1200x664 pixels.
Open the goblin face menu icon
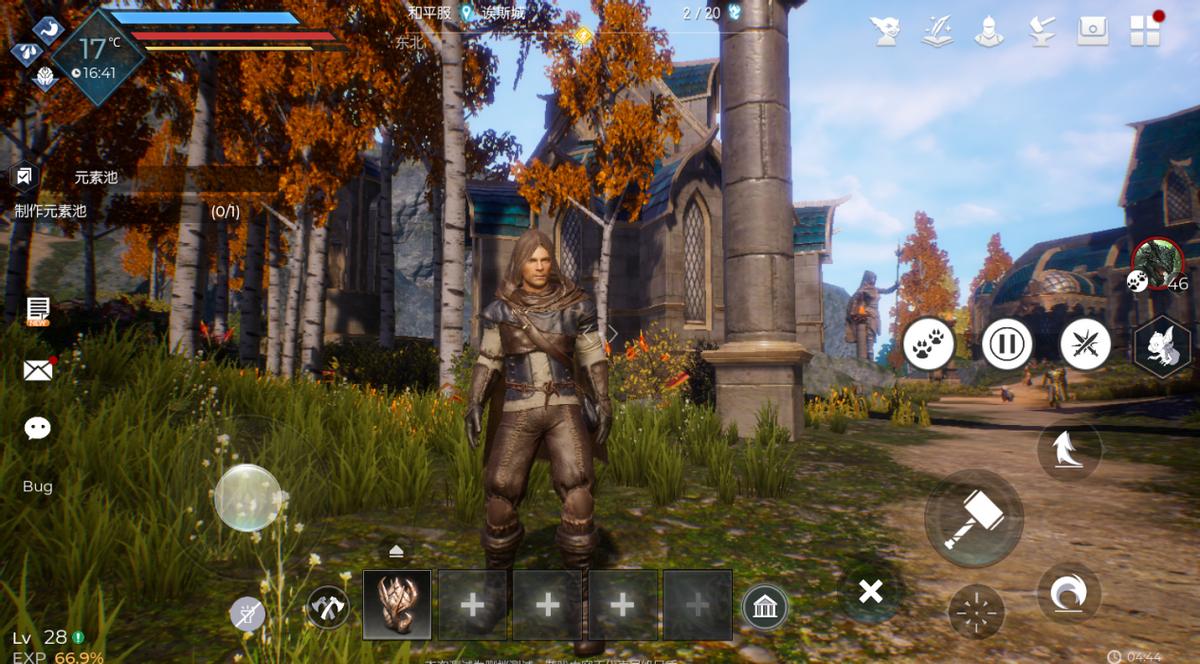(885, 31)
